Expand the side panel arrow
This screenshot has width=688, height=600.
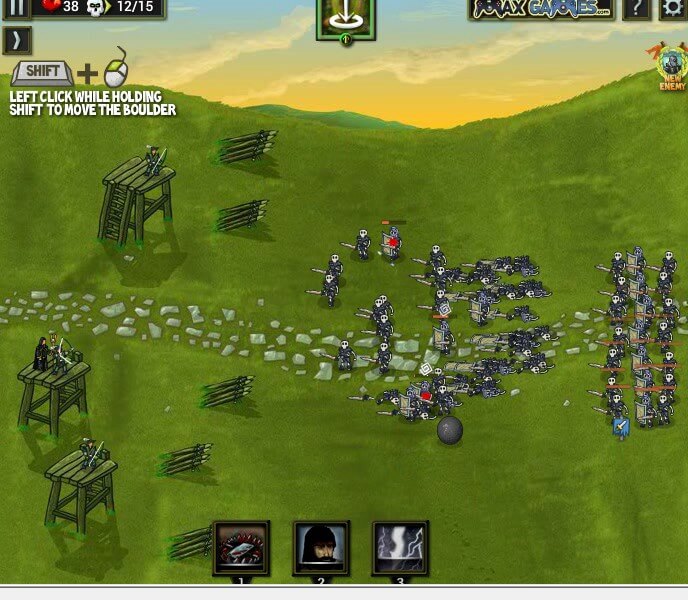[17, 40]
